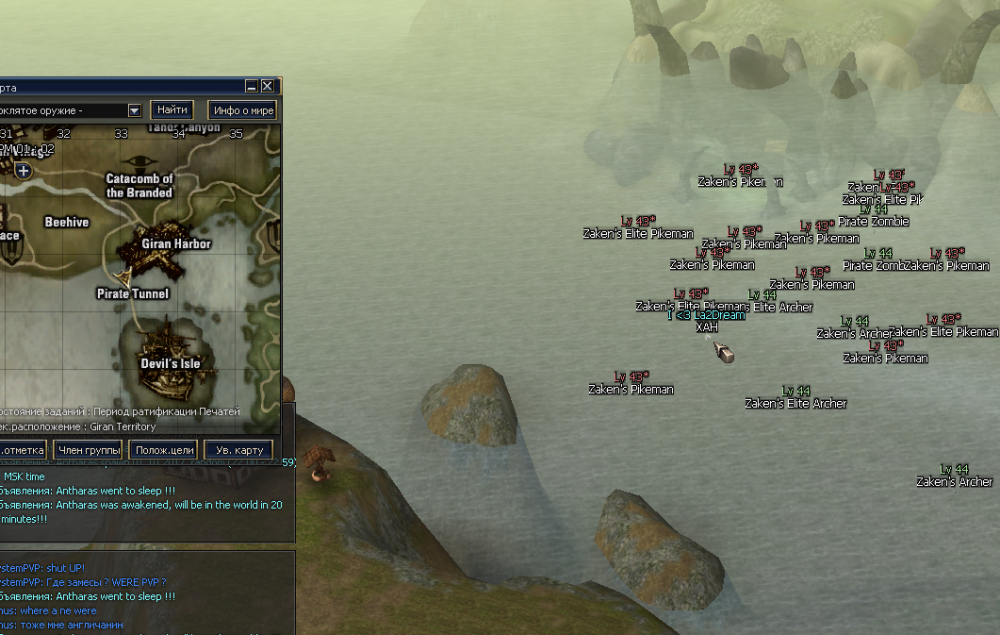The width and height of the screenshot is (1000, 635).
Task: Select Devil's Isle on the map
Action: point(170,363)
